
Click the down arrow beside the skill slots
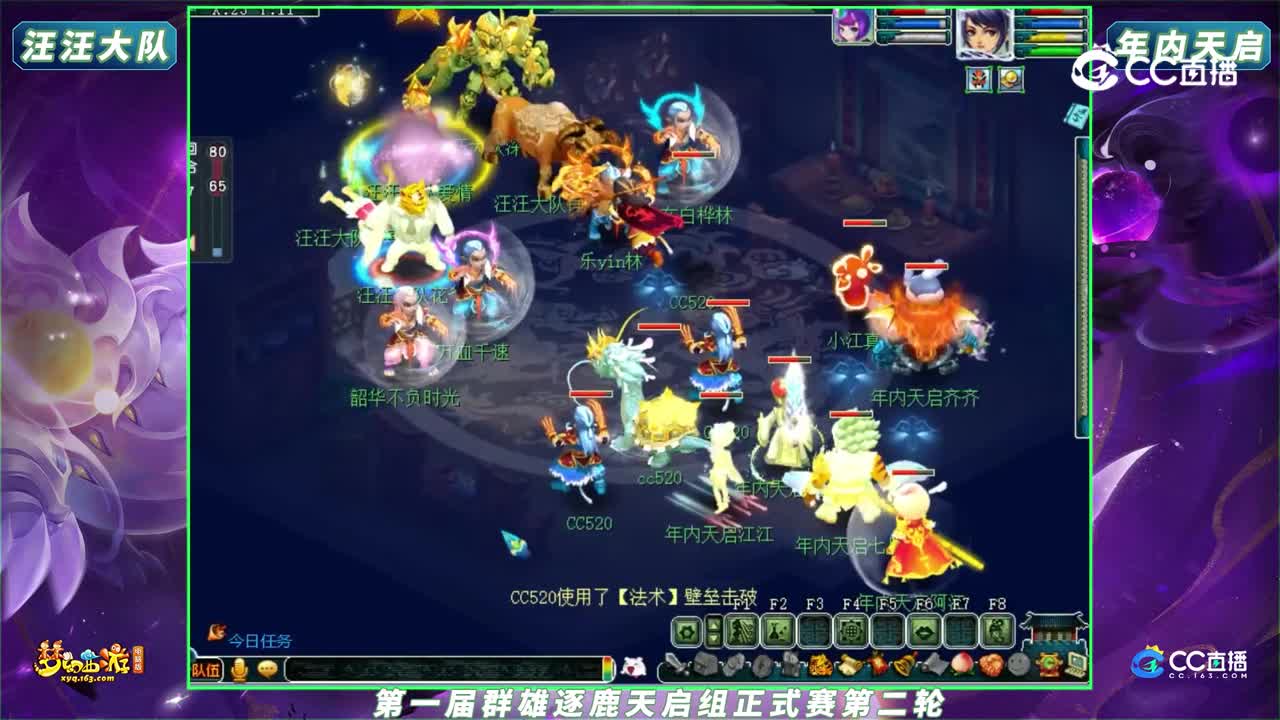tap(714, 638)
